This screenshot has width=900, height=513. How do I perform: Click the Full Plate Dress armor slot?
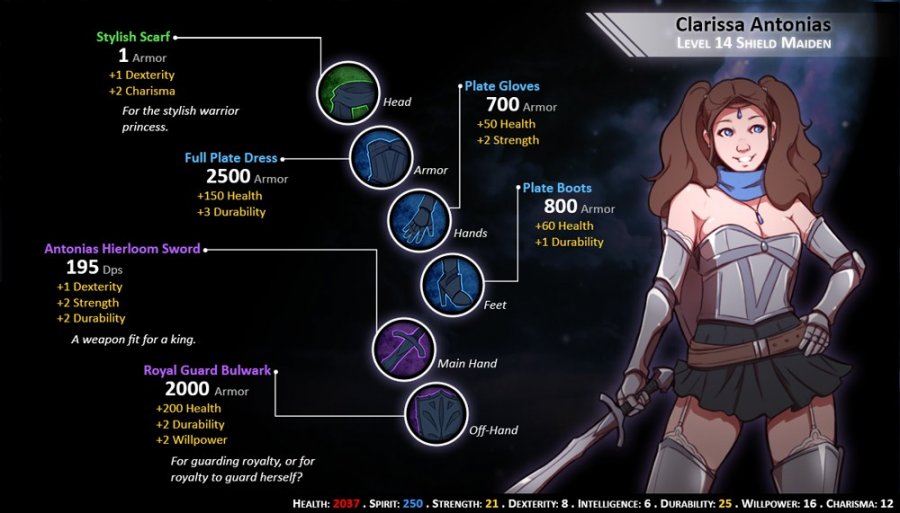pos(378,156)
